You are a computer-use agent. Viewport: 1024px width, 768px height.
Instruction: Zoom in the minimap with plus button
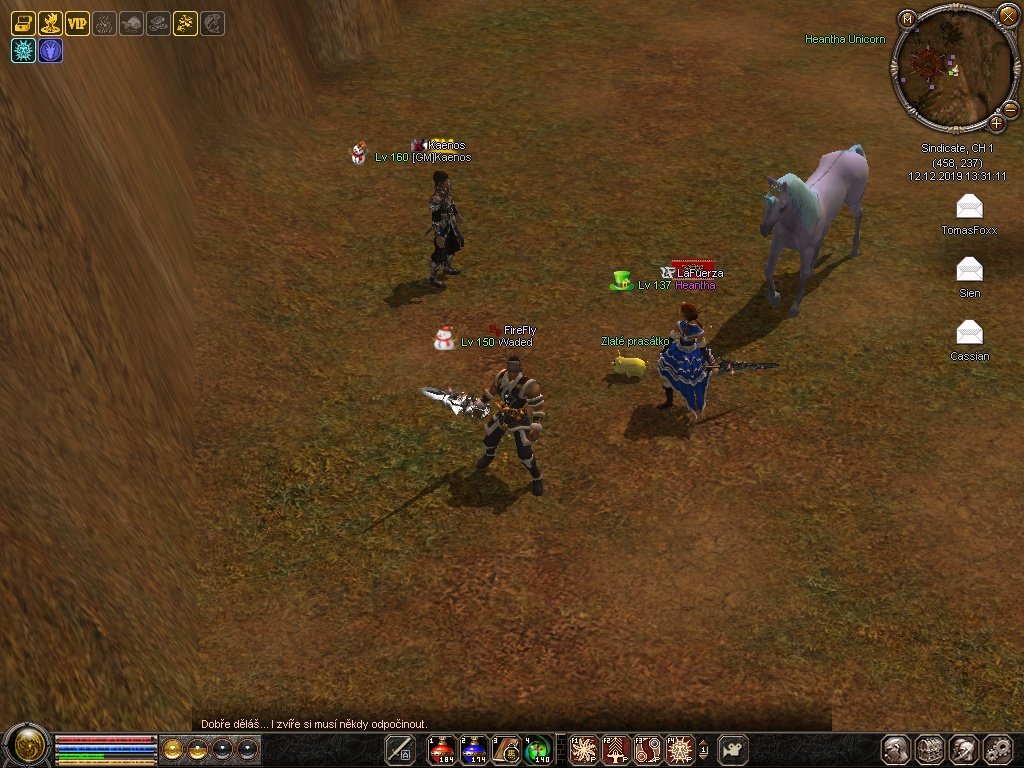[x=997, y=123]
